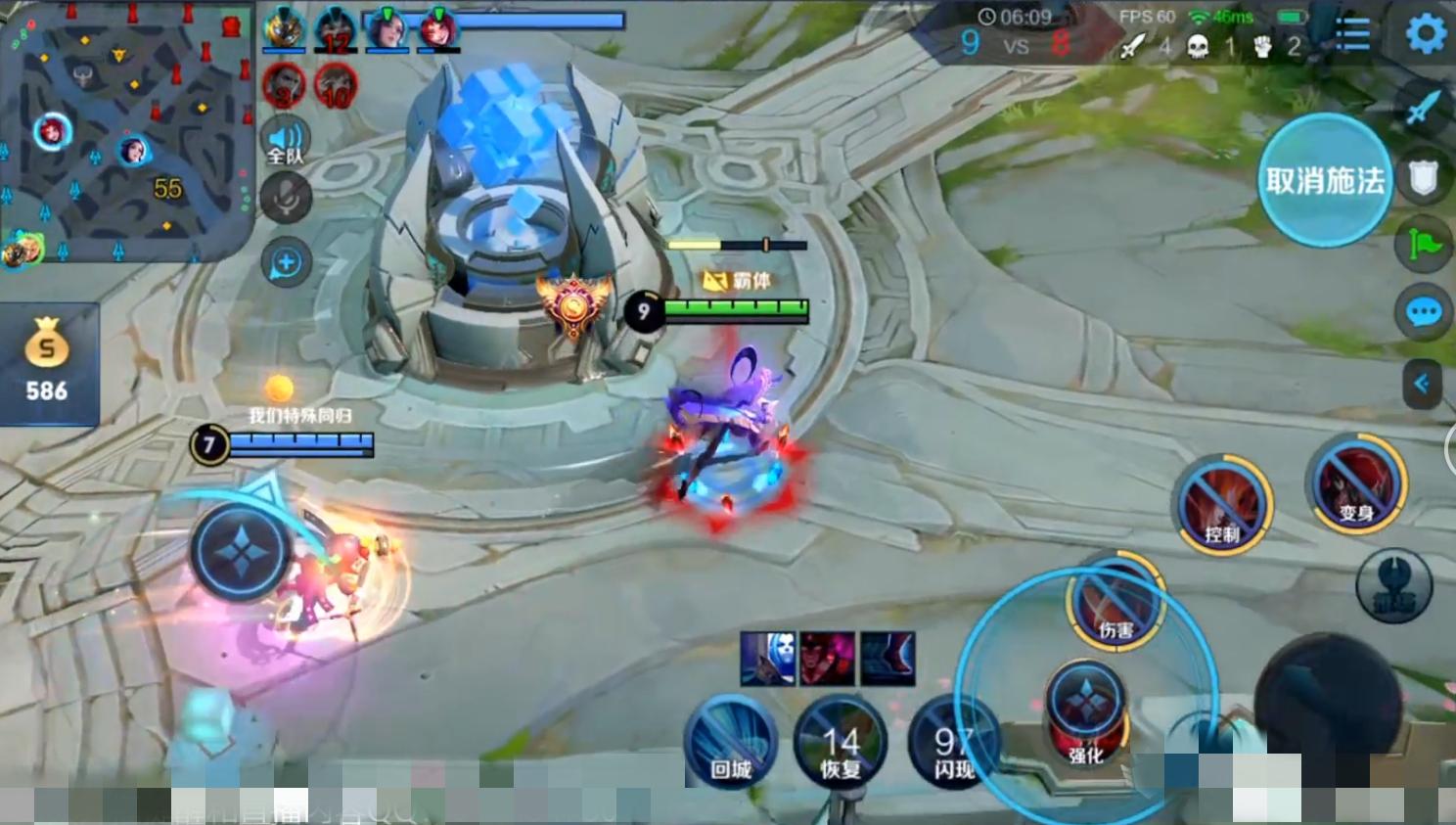Send the sword attack signal

pyautogui.click(x=1424, y=107)
